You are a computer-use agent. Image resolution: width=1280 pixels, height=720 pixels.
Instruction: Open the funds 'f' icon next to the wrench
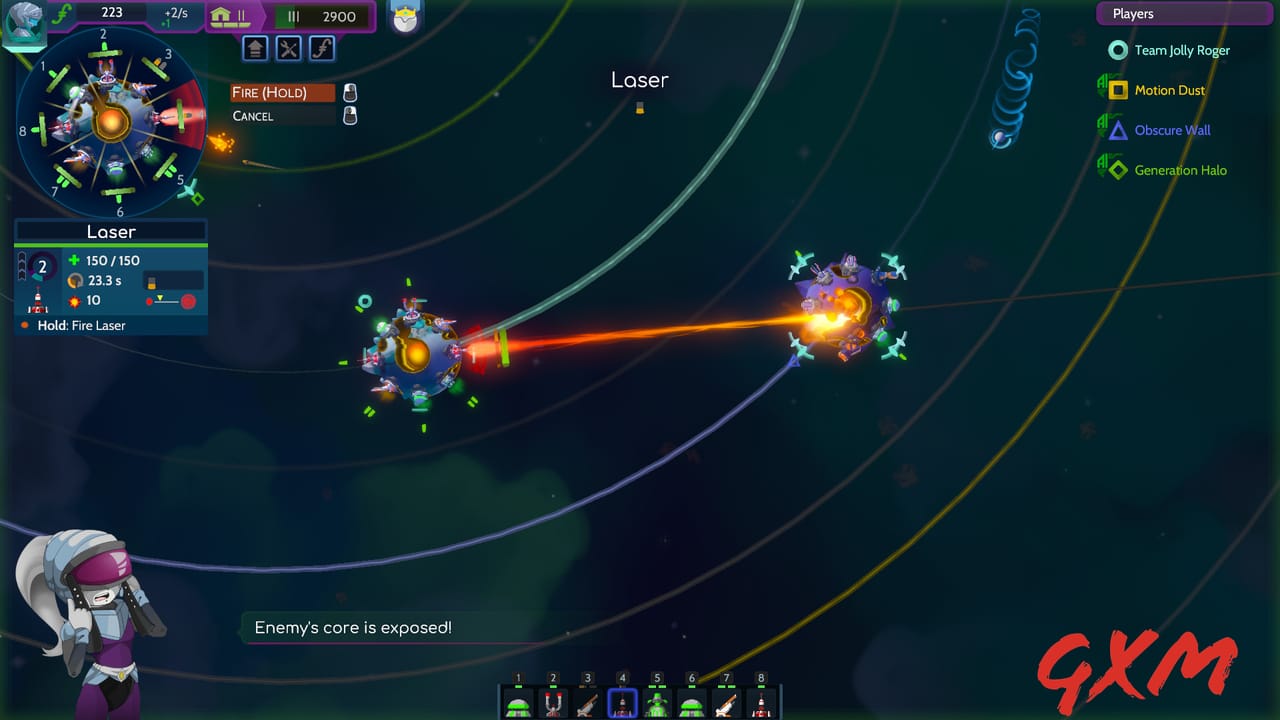tap(322, 48)
